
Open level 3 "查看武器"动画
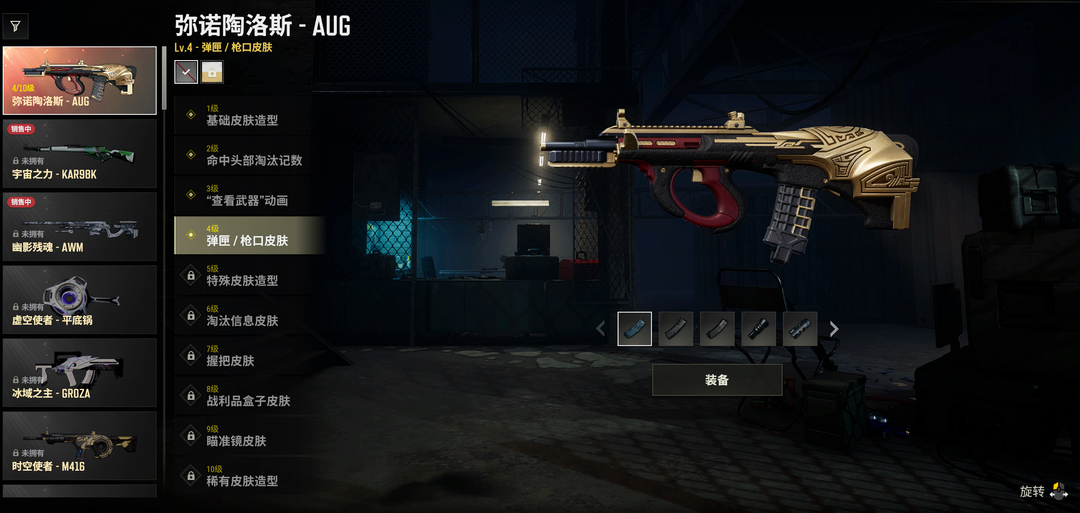(248, 196)
